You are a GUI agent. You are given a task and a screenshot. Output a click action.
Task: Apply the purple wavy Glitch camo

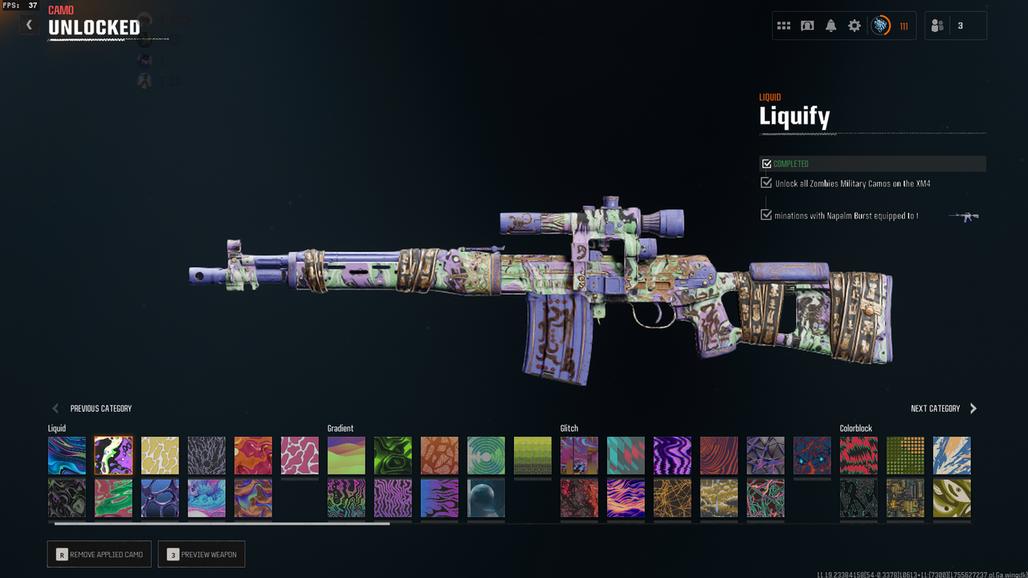coord(672,455)
